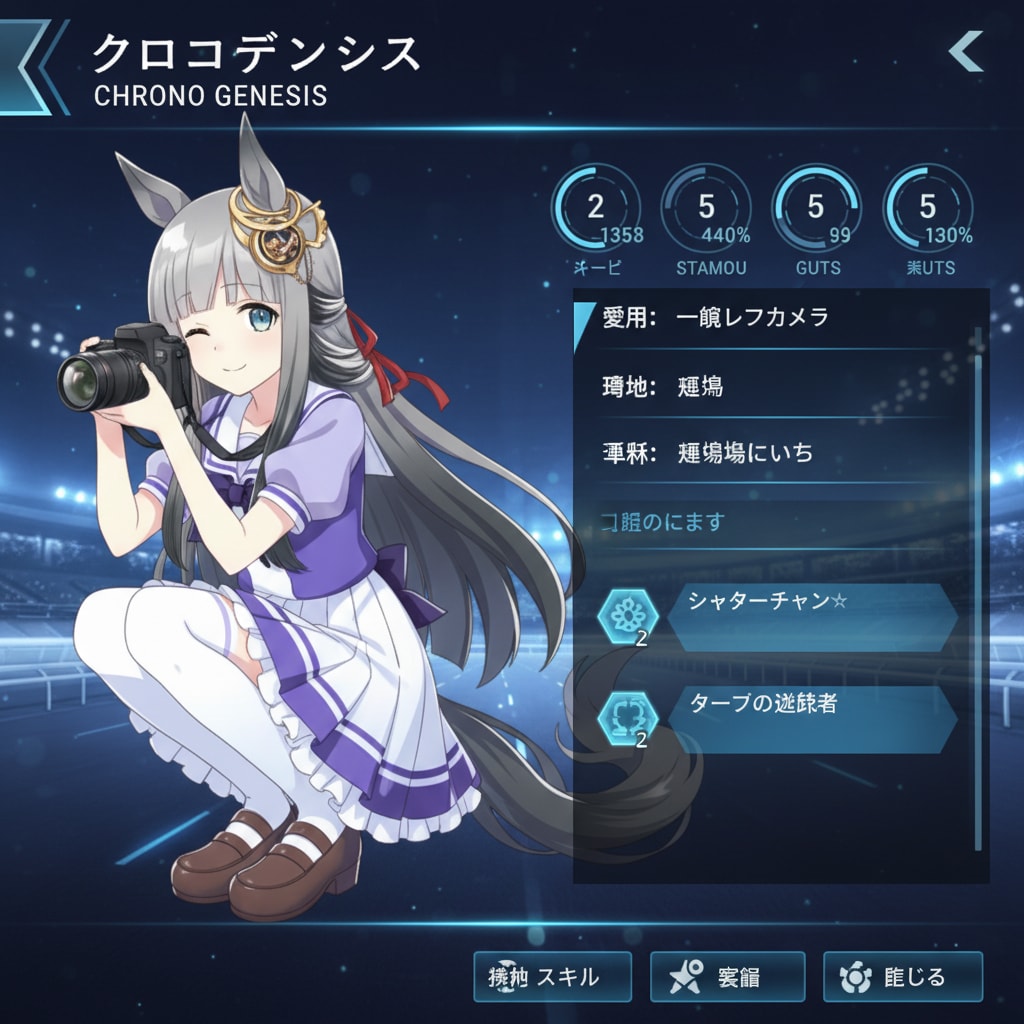Screen dimensions: 1024x1024
Task: Open the スキル skills button
Action: coord(552,977)
